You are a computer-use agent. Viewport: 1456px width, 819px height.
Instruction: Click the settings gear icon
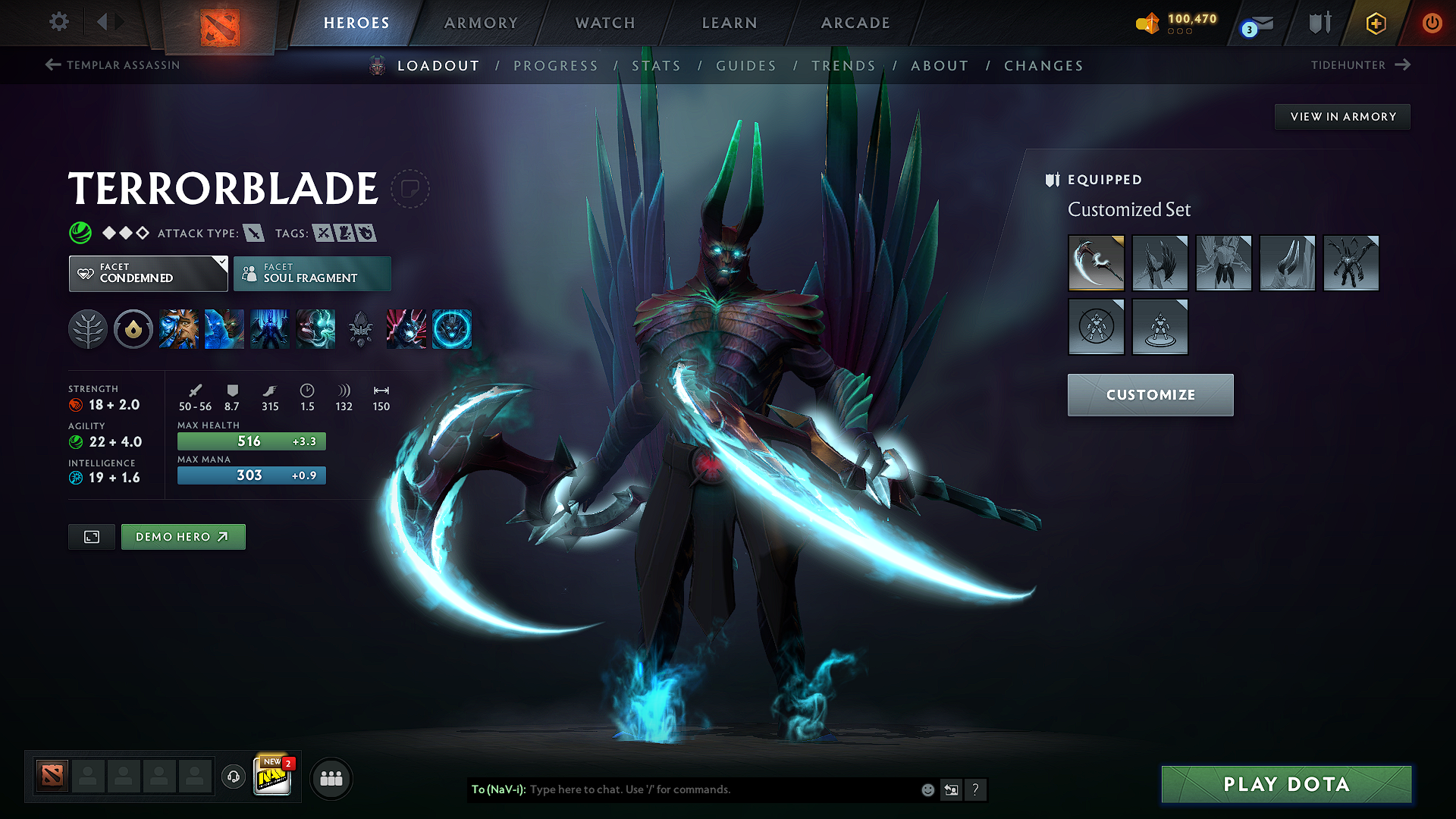pos(58,22)
